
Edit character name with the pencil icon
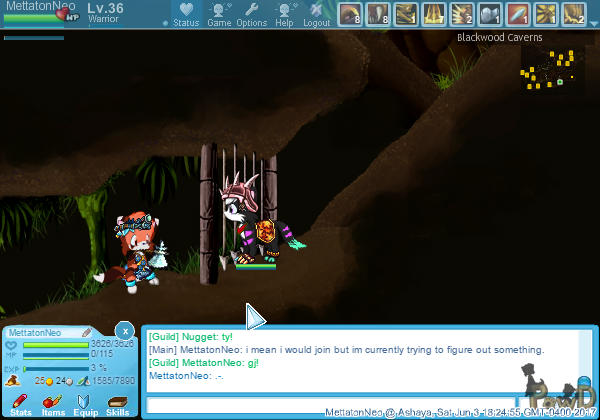pyautogui.click(x=87, y=333)
